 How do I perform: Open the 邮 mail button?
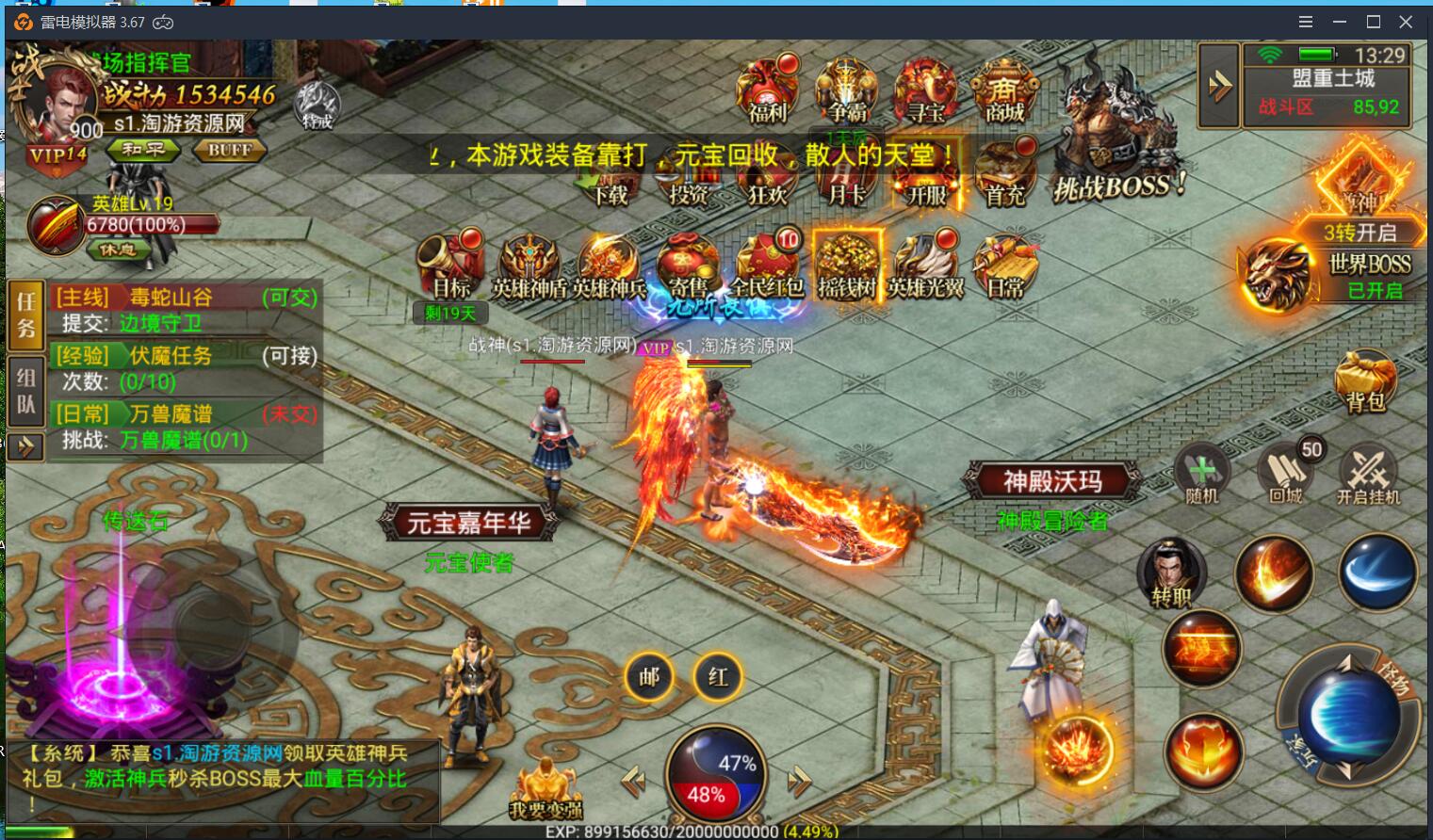[649, 676]
